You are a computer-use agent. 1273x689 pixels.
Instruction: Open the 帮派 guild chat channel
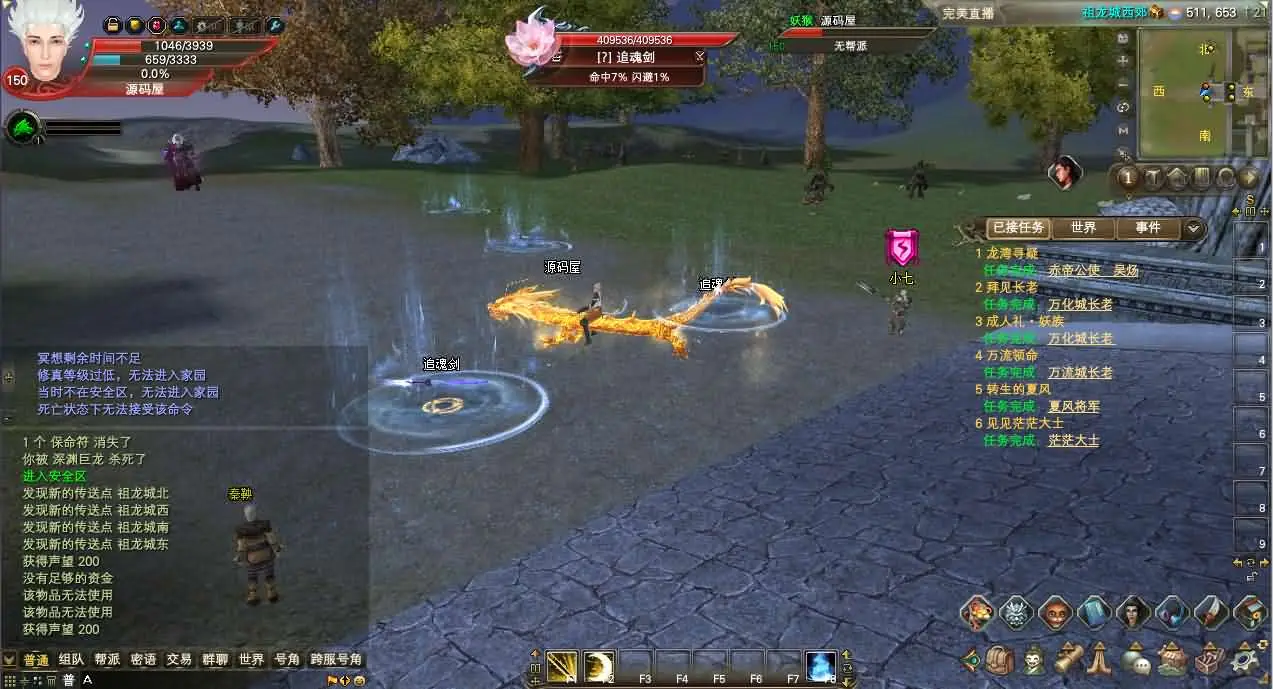pos(107,660)
